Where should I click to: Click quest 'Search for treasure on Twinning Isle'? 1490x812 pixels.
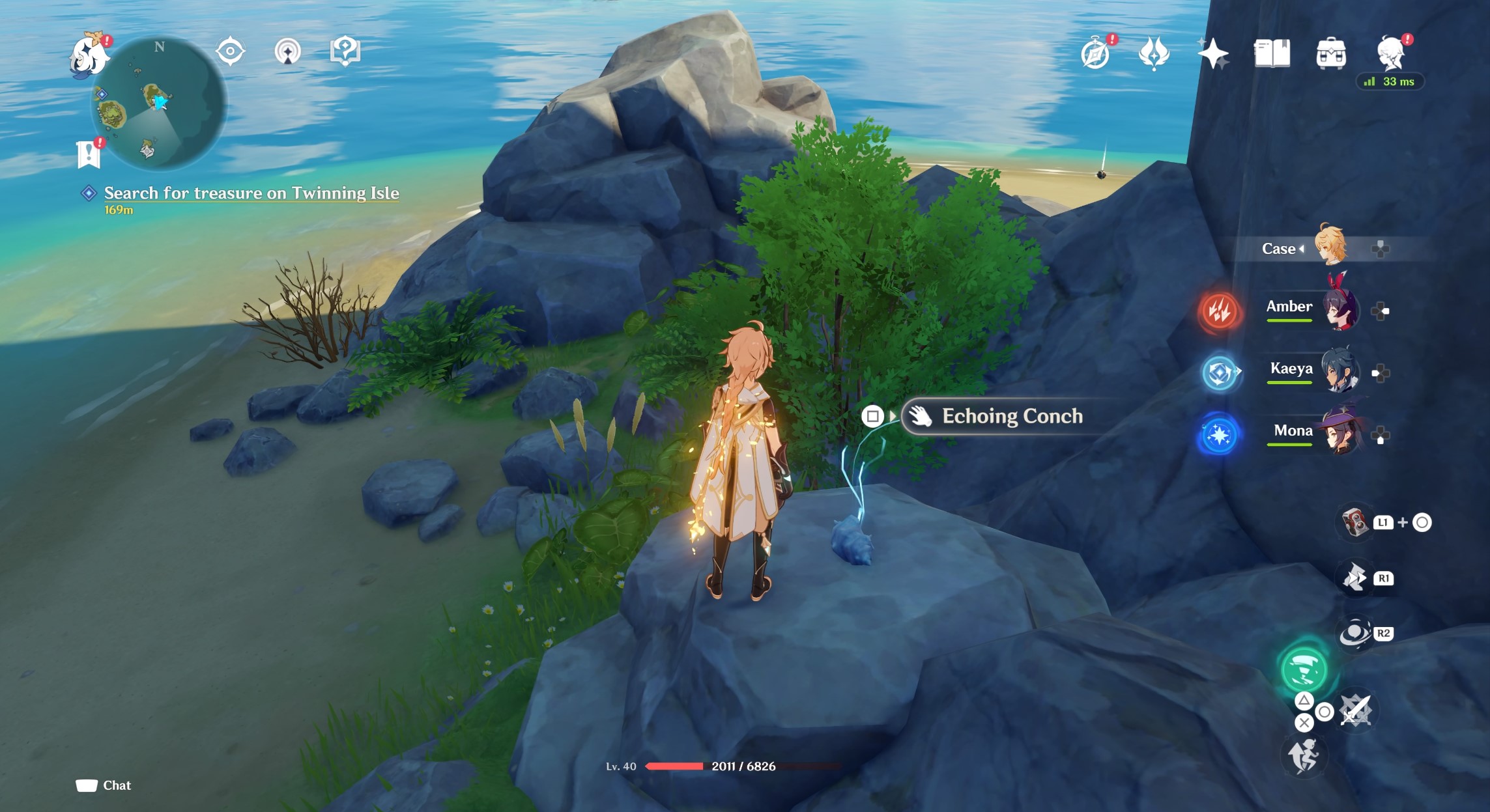[x=251, y=193]
